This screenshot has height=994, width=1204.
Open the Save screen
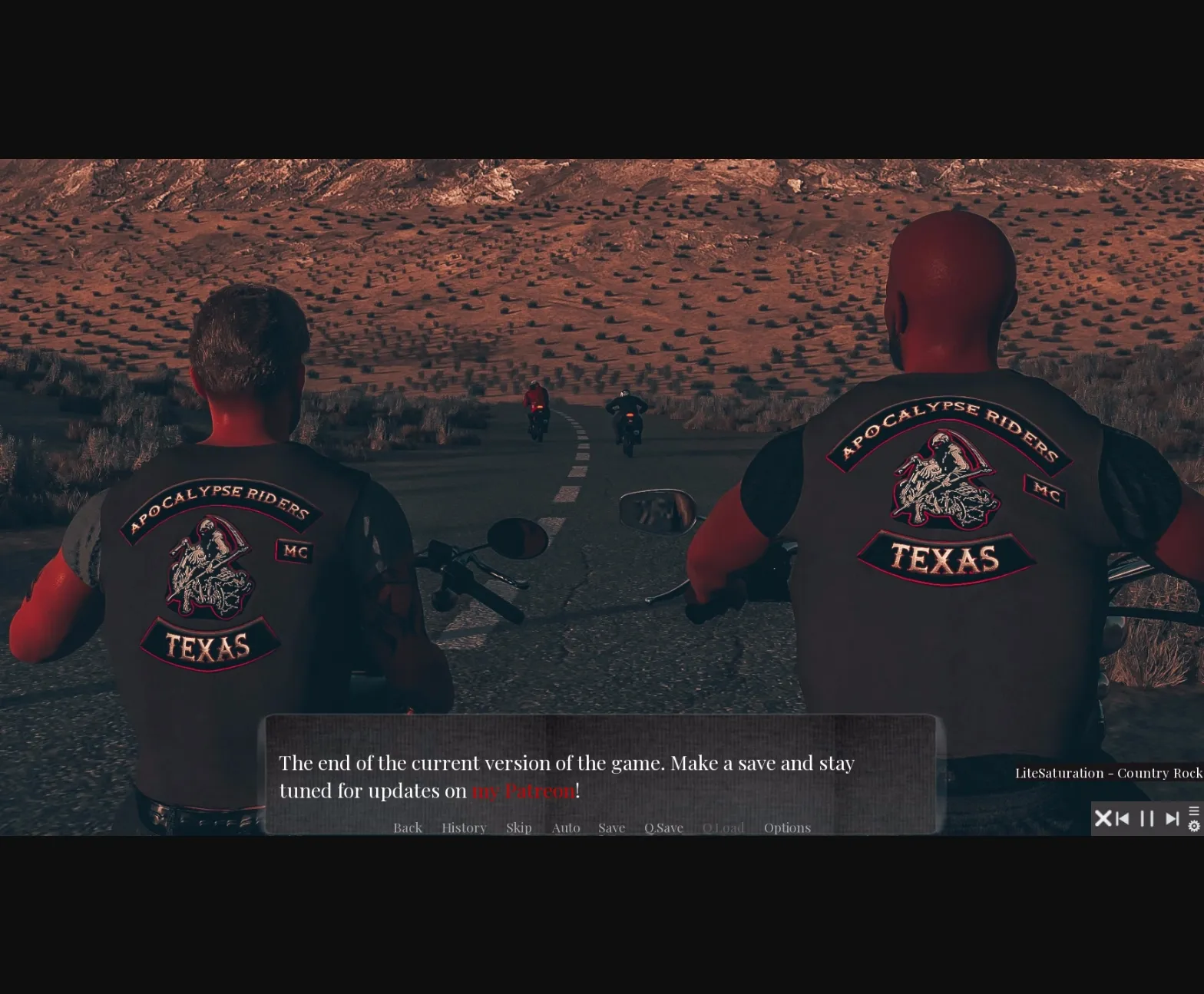click(x=611, y=827)
